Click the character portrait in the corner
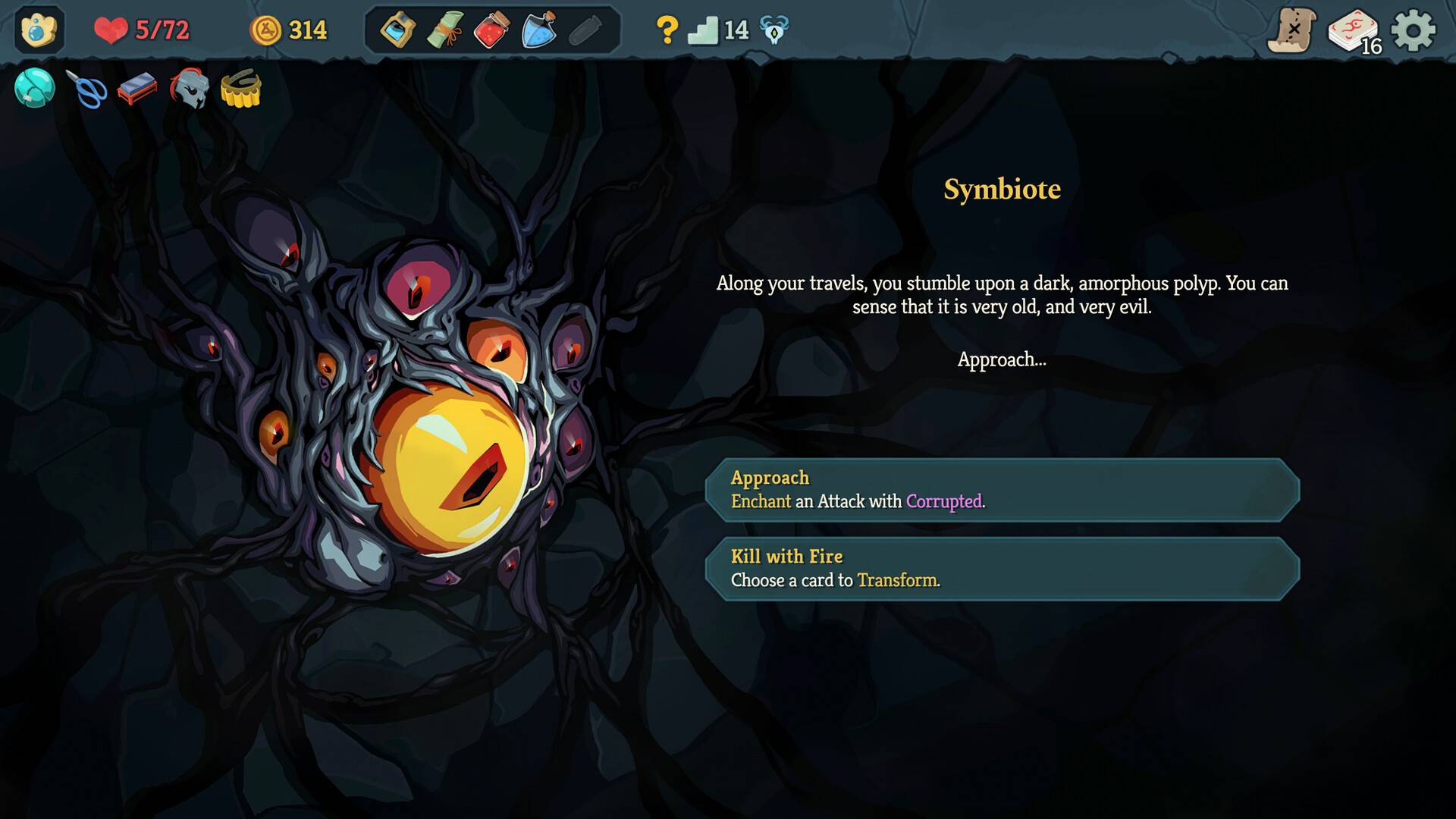Image resolution: width=1456 pixels, height=819 pixels. pyautogui.click(x=39, y=30)
